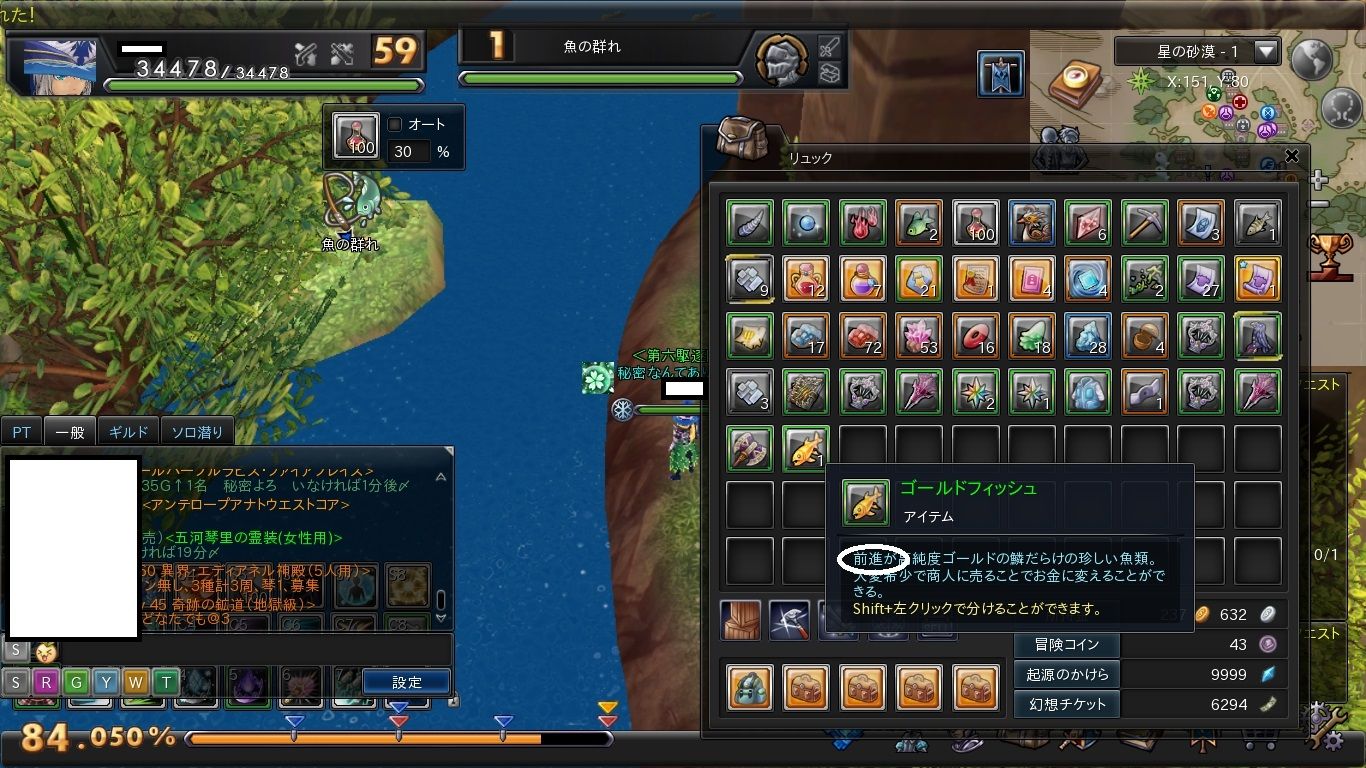The image size is (1366, 768).
Task: Choose the pink crystal stack of 53
Action: (919, 336)
